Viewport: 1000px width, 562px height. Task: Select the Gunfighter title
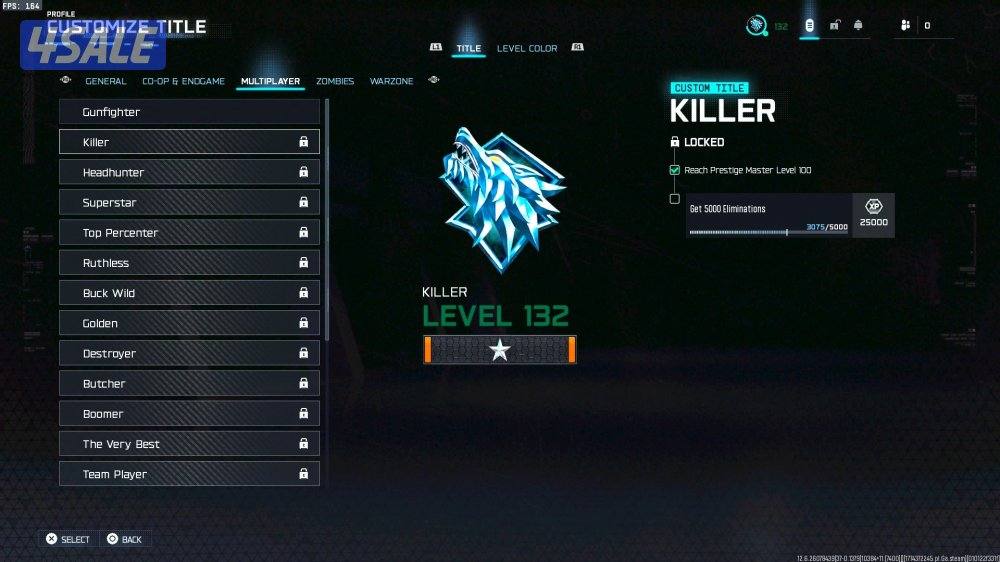tap(189, 112)
